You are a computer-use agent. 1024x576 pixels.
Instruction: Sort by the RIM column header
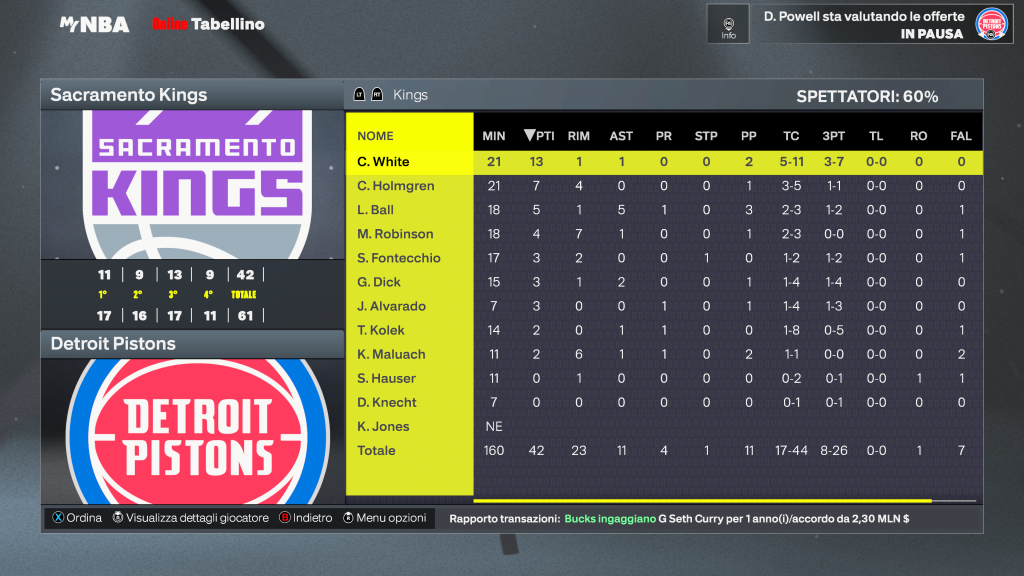click(x=578, y=136)
